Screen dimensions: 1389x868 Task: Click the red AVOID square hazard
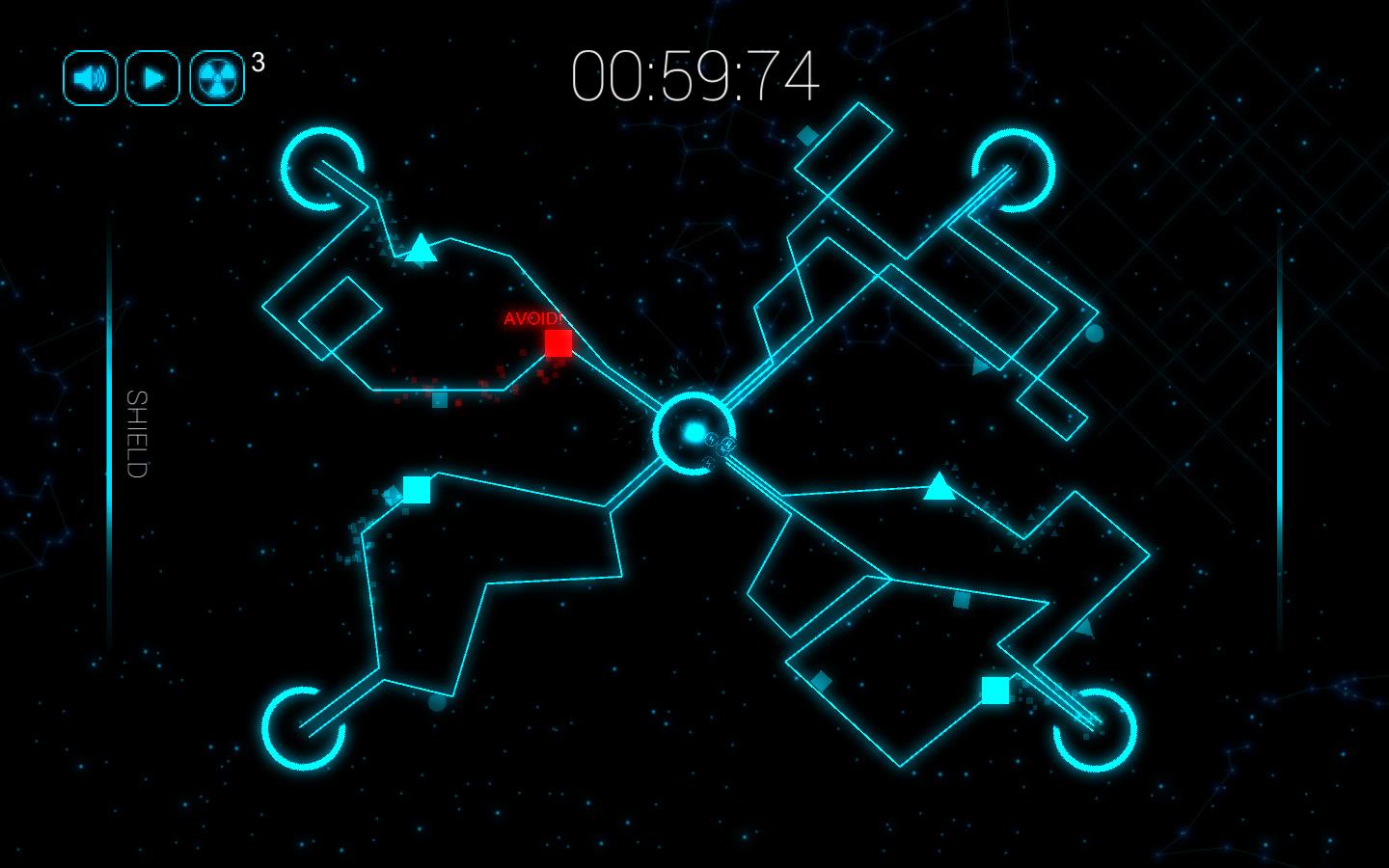click(558, 342)
